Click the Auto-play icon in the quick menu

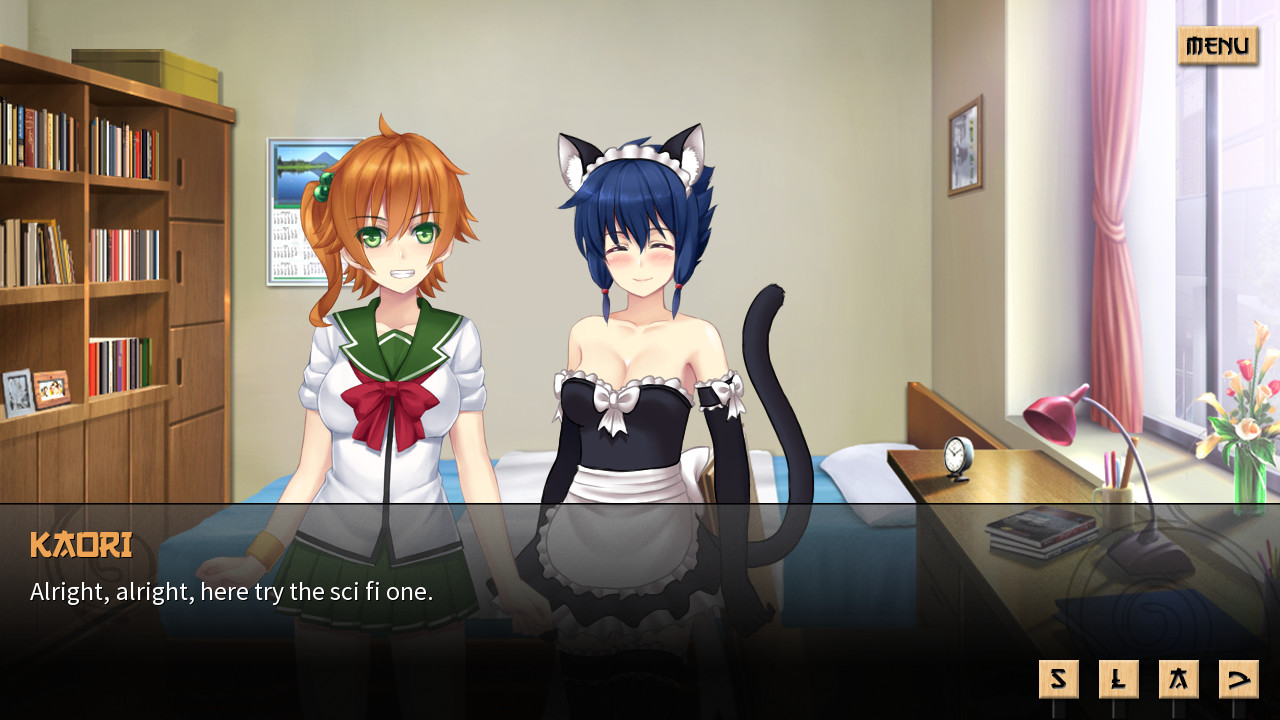pos(1179,678)
